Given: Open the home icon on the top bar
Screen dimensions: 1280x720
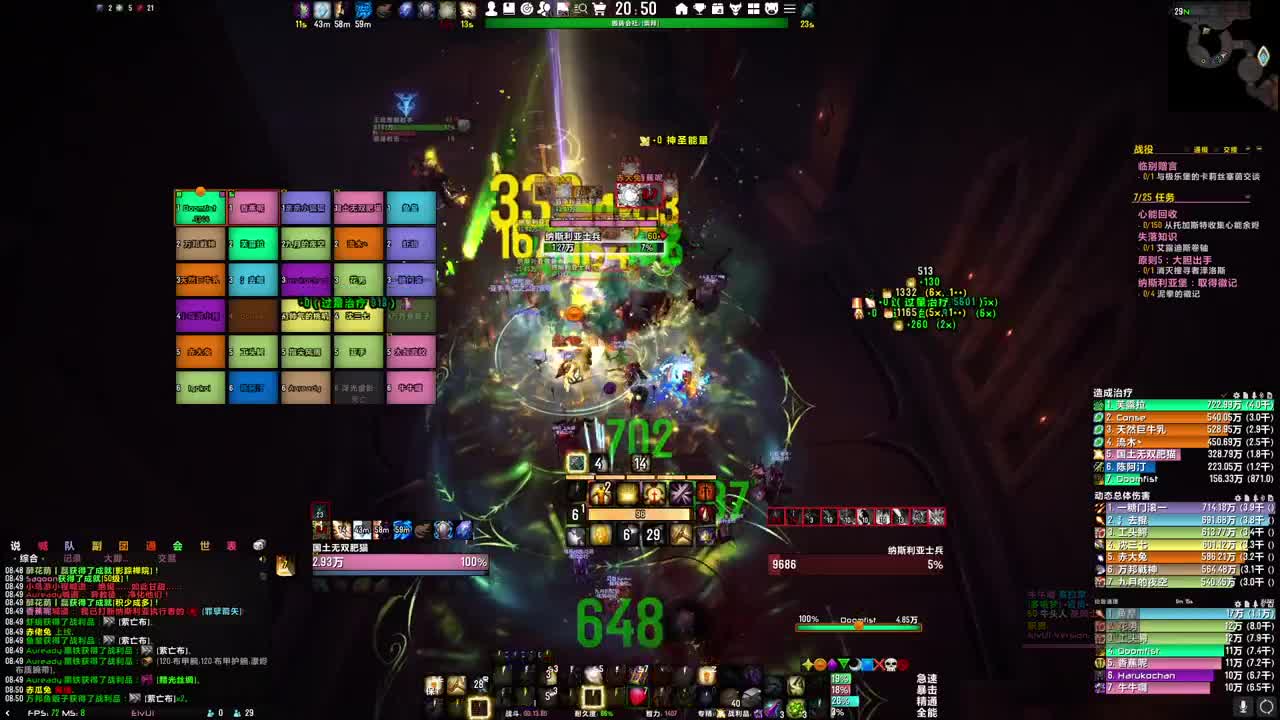Looking at the screenshot, I should 682,8.
